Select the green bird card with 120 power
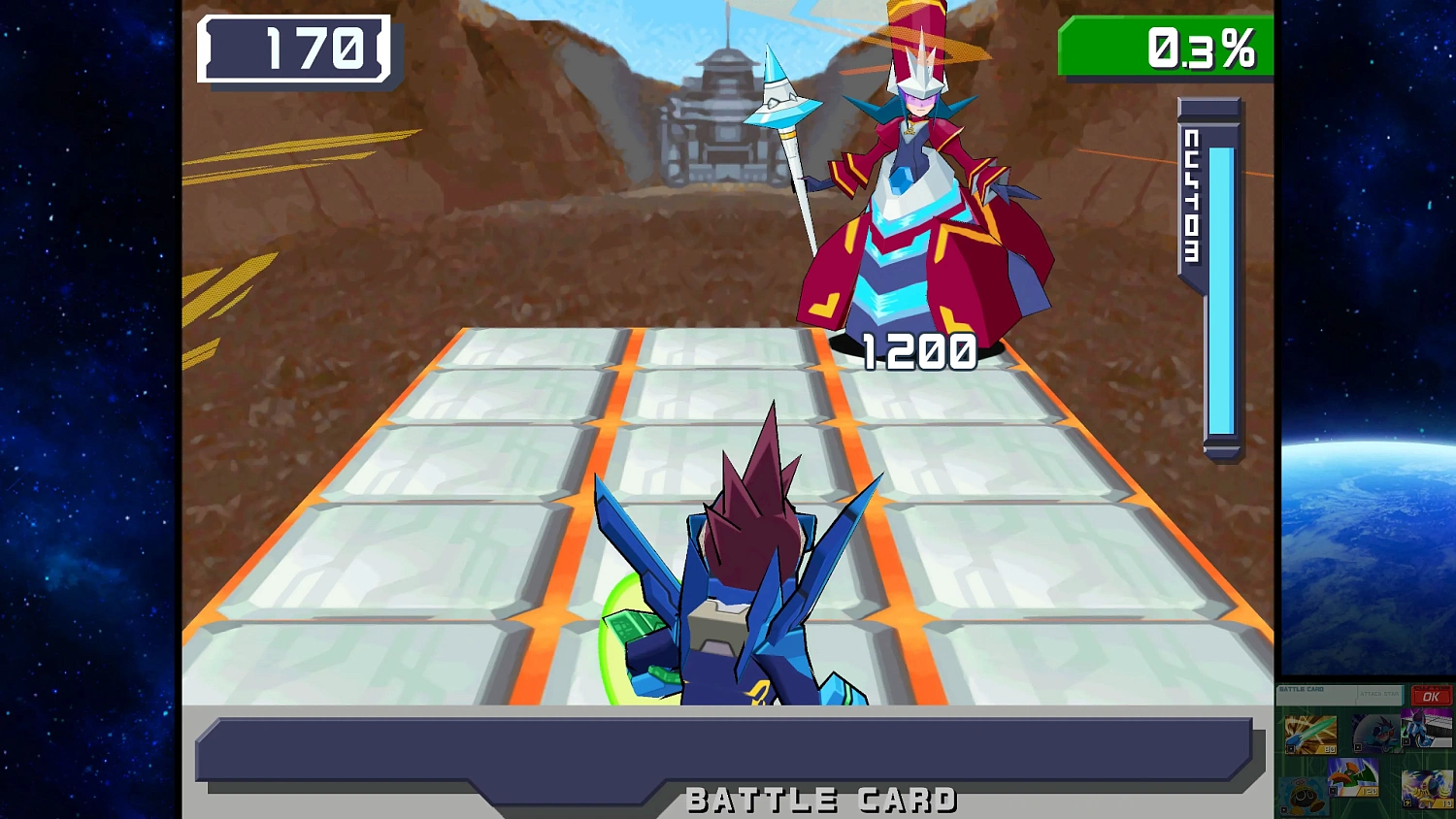Viewport: 1456px width, 819px height. (x=1353, y=777)
